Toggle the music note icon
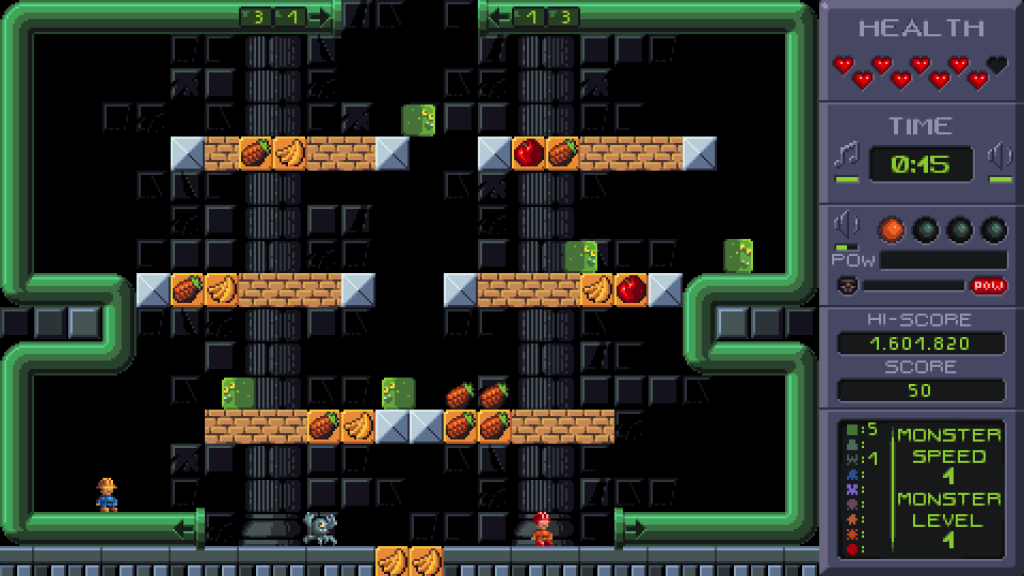This screenshot has height=576, width=1024. tap(846, 156)
